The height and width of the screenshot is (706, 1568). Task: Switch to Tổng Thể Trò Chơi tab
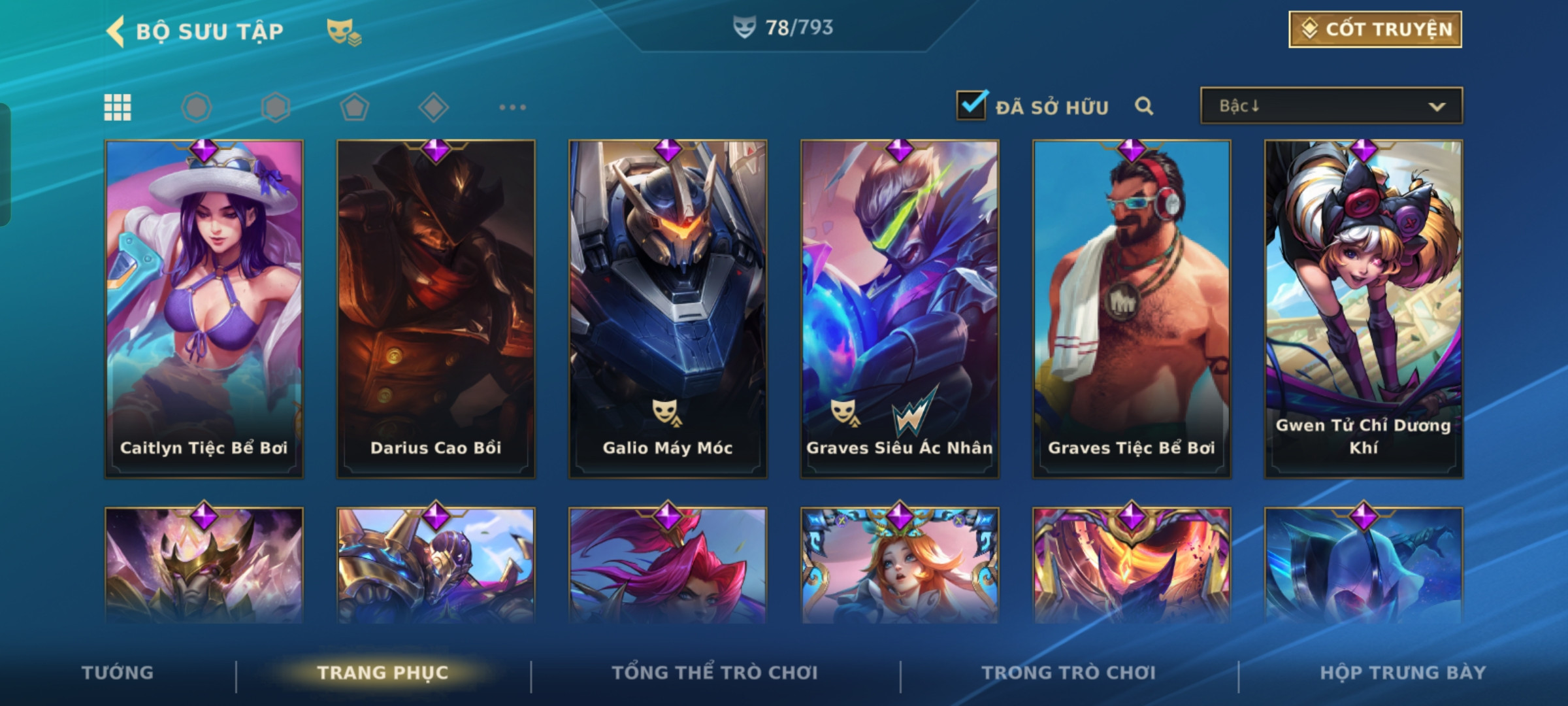pos(714,673)
